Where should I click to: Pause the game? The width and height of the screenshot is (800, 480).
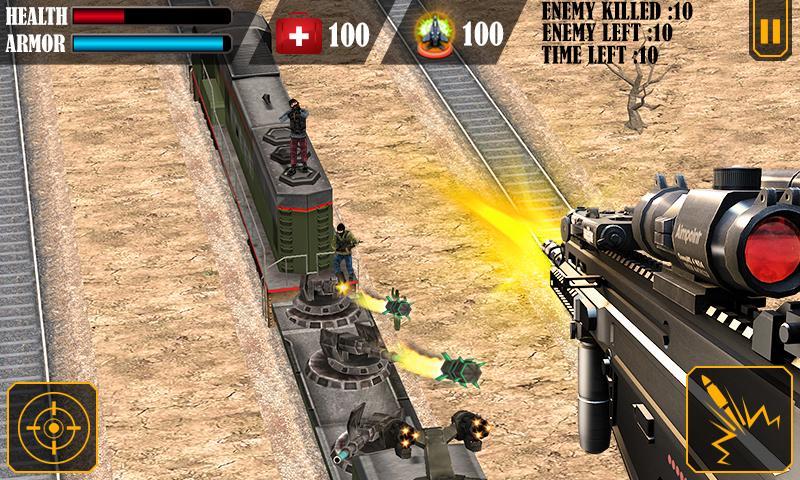[767, 31]
